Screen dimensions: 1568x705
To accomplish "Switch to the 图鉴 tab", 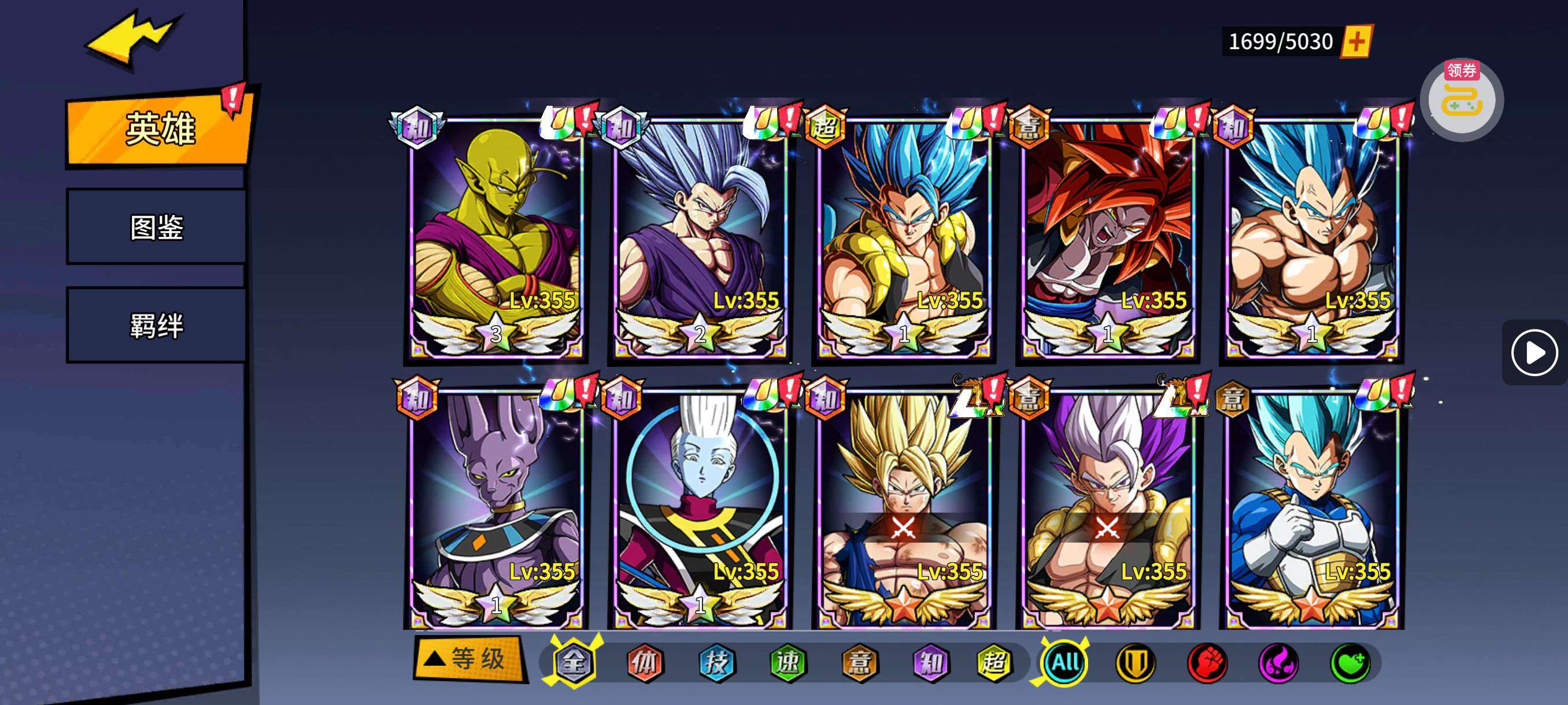I will pyautogui.click(x=157, y=227).
